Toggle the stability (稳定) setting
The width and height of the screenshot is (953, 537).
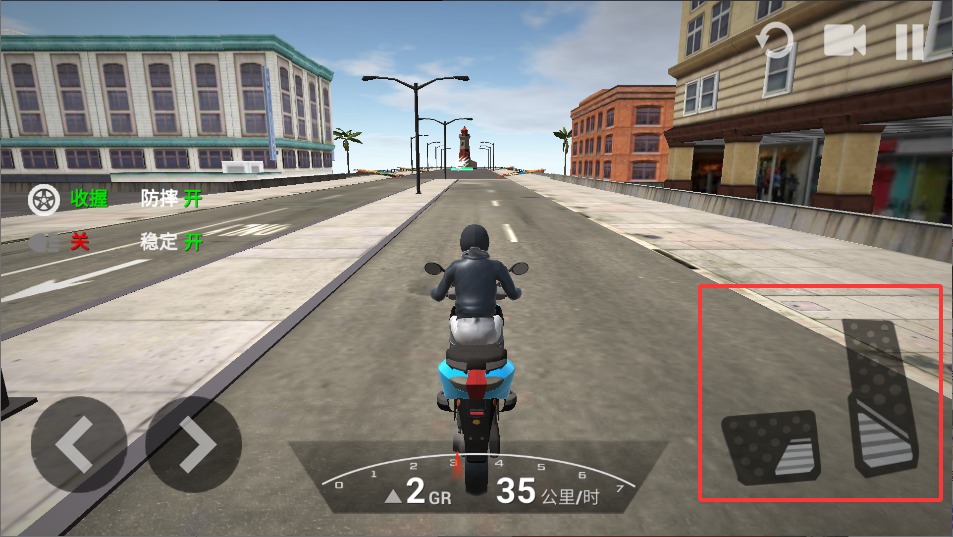click(x=172, y=242)
